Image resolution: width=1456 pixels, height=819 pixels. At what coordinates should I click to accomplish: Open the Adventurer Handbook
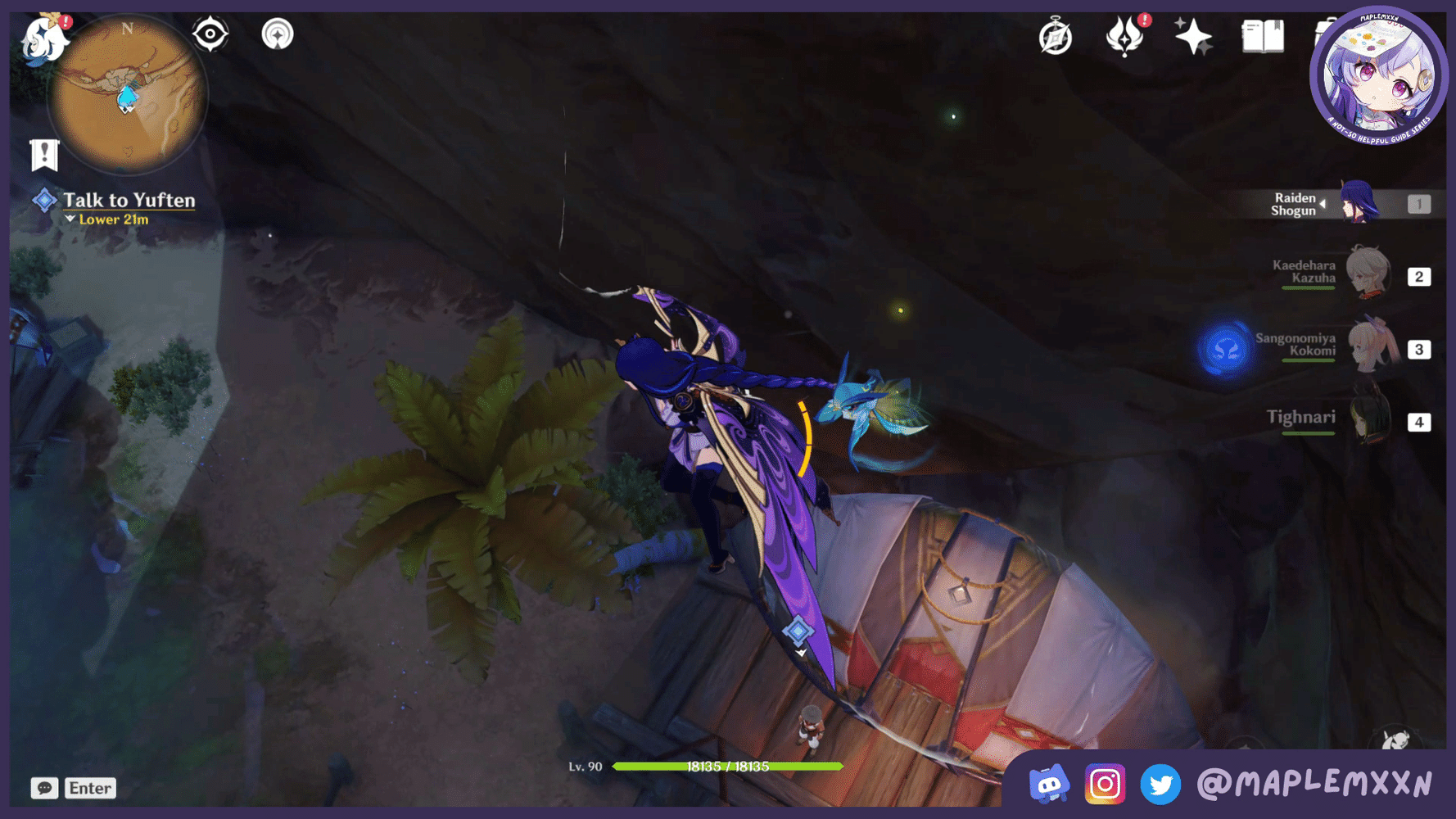[1262, 36]
